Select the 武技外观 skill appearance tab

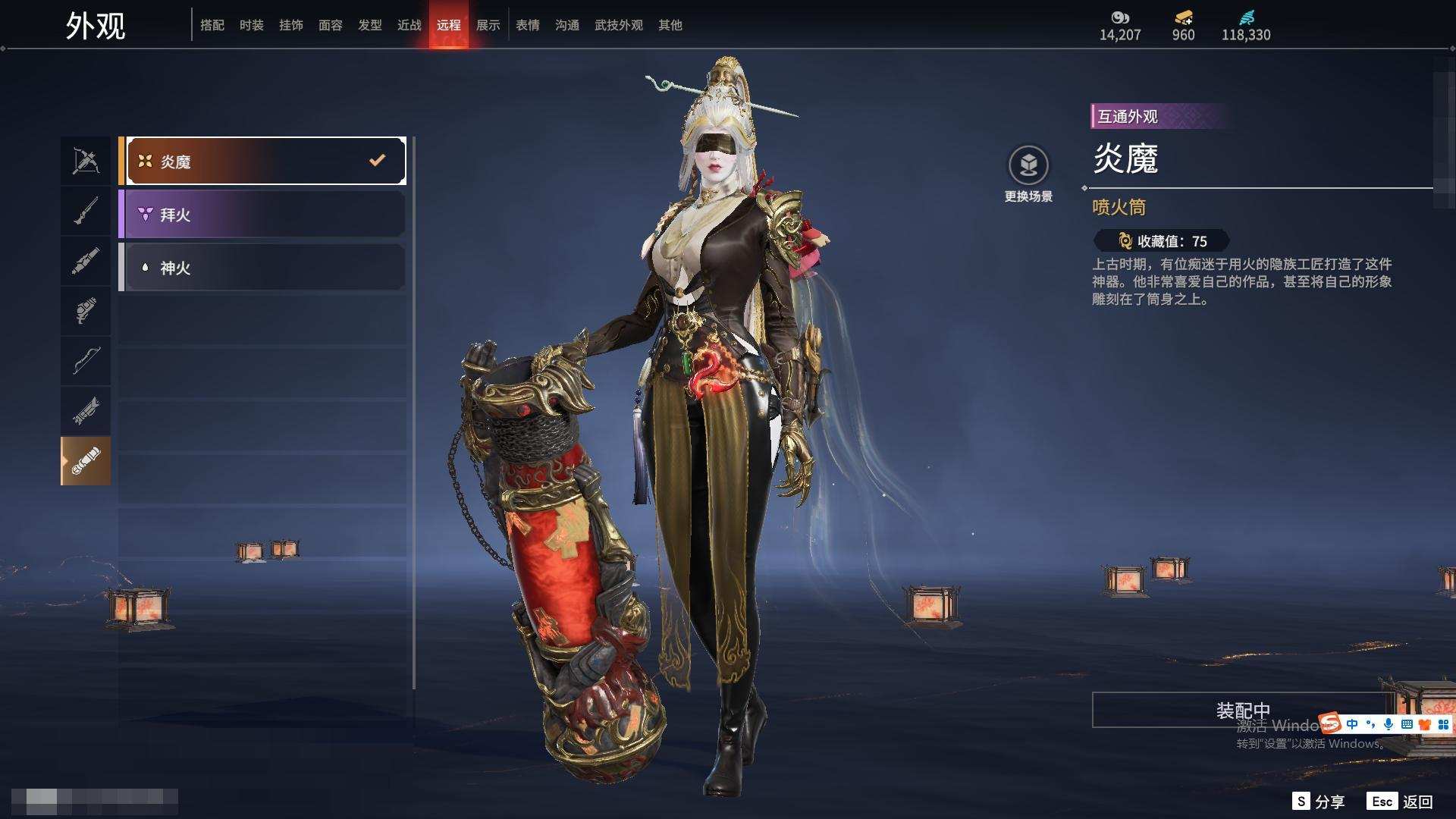[x=619, y=25]
